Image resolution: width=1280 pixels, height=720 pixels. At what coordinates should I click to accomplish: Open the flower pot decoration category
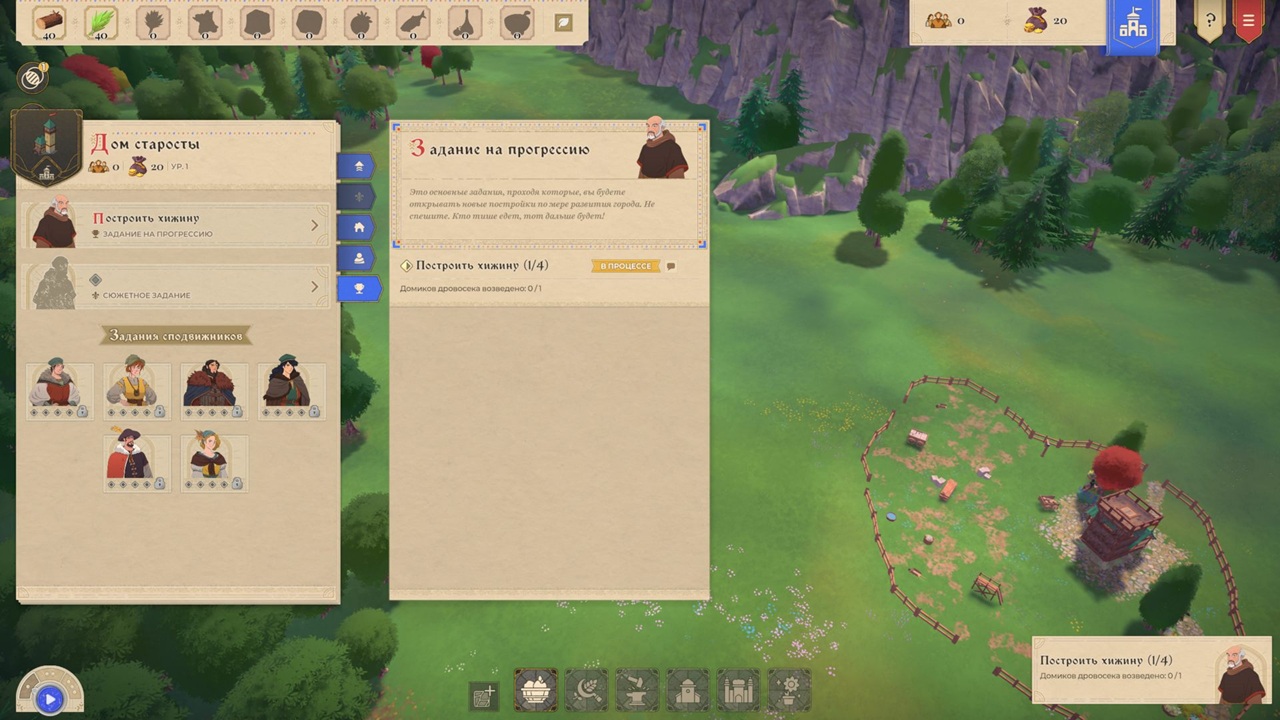(789, 690)
